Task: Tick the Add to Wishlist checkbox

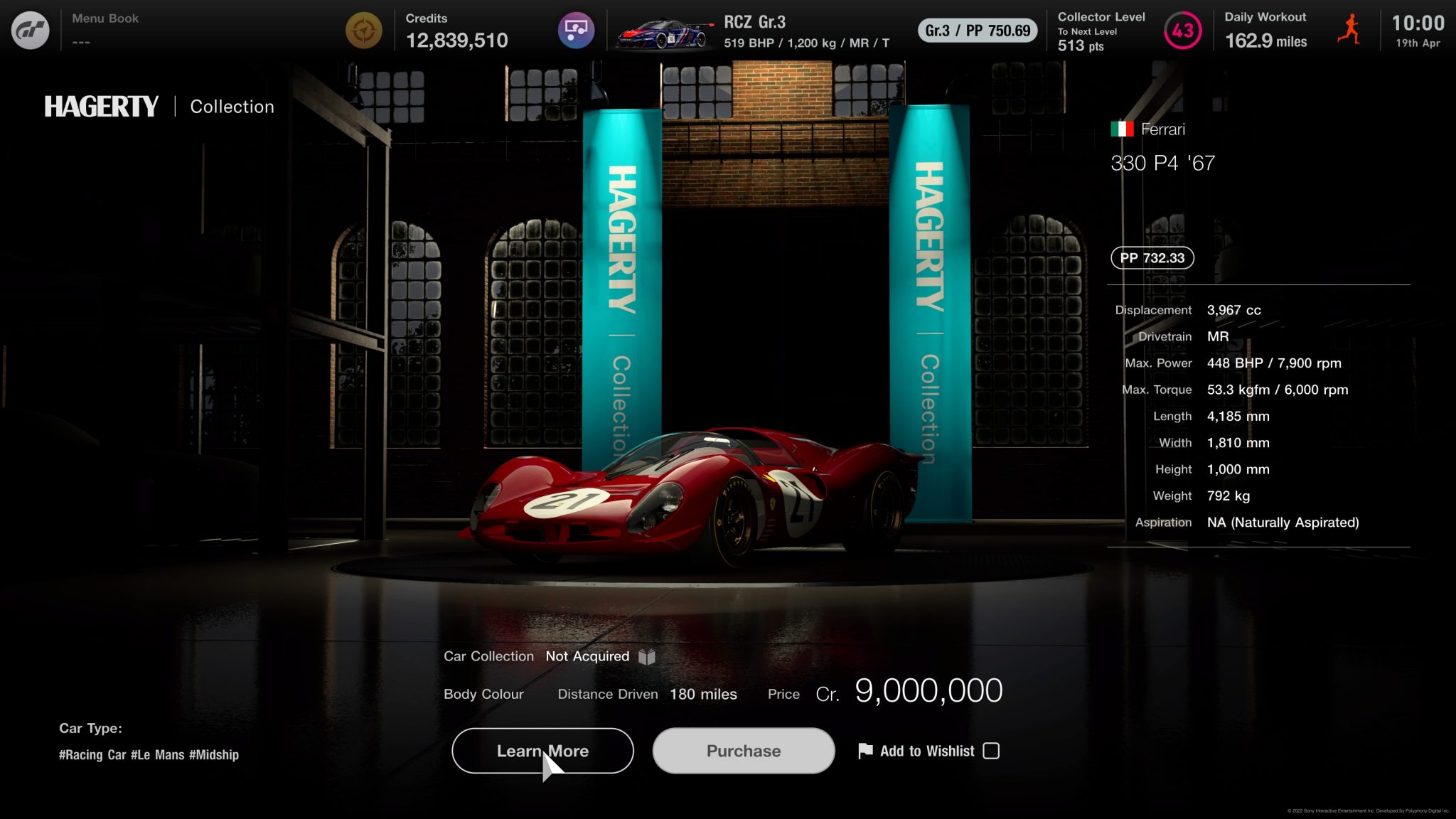Action: pos(990,751)
